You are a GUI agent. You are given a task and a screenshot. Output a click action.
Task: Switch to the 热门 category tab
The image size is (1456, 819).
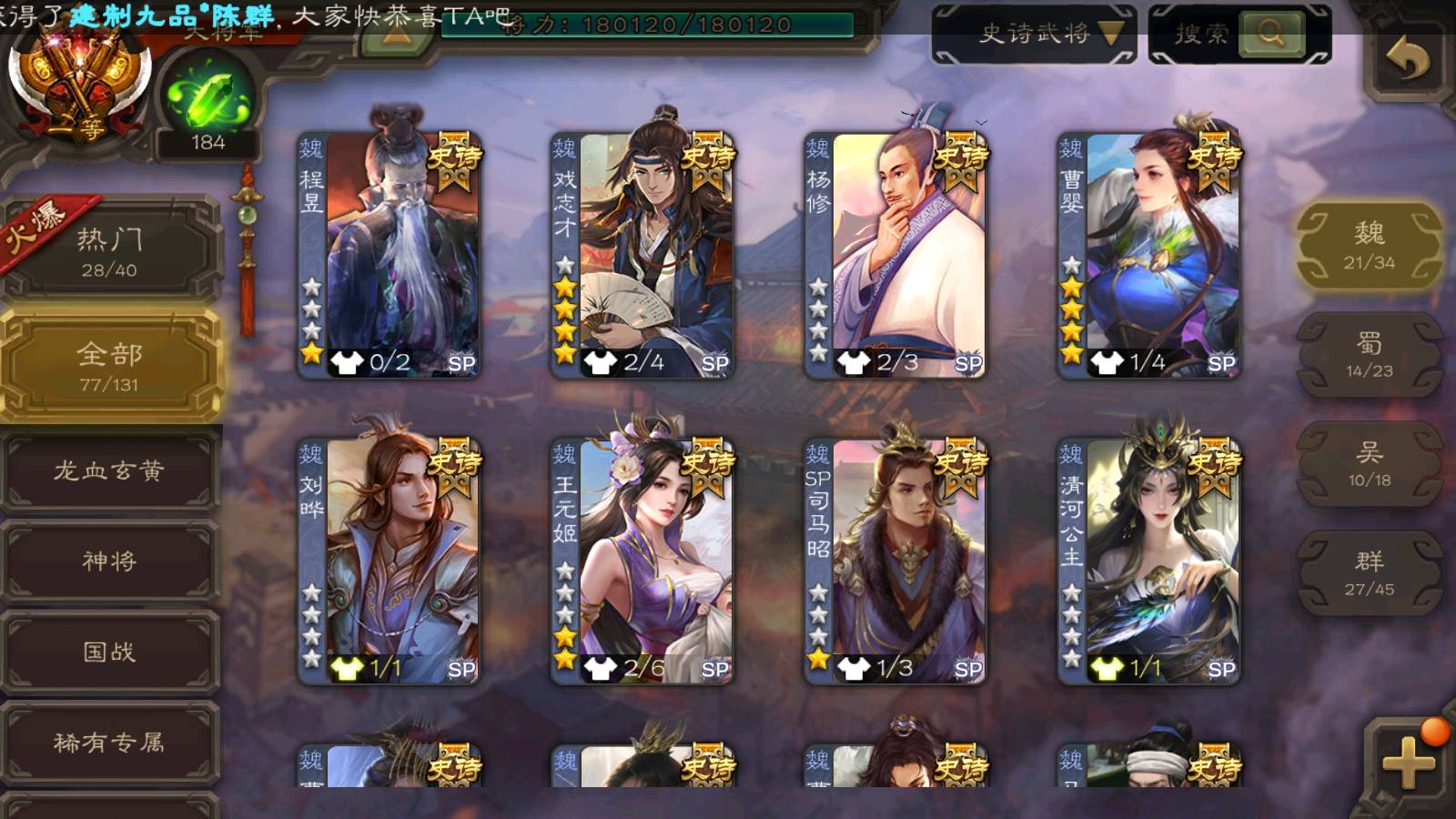109,250
